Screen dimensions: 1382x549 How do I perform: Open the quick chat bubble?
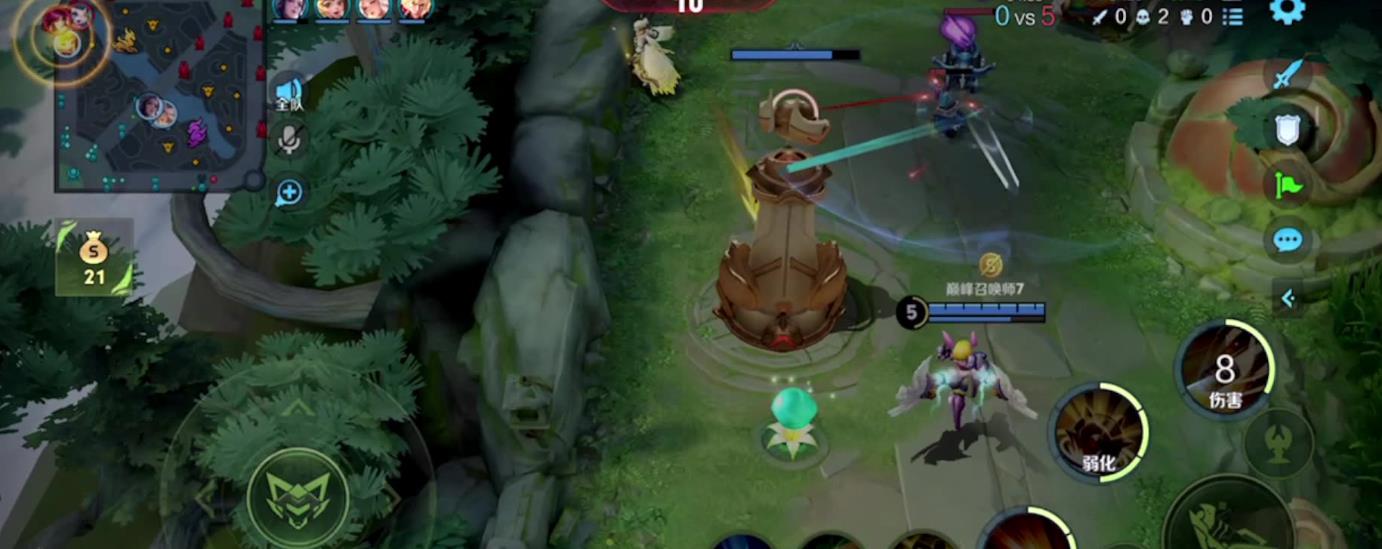point(1287,240)
